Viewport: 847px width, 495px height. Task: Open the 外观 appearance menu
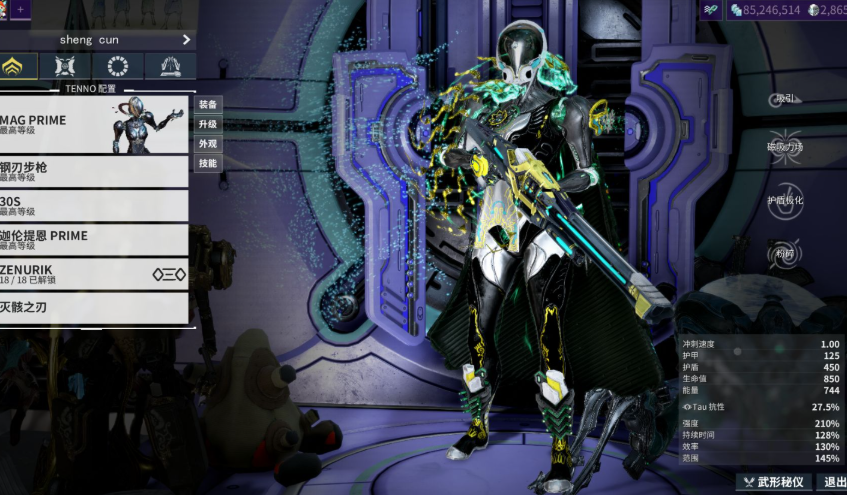(x=207, y=143)
